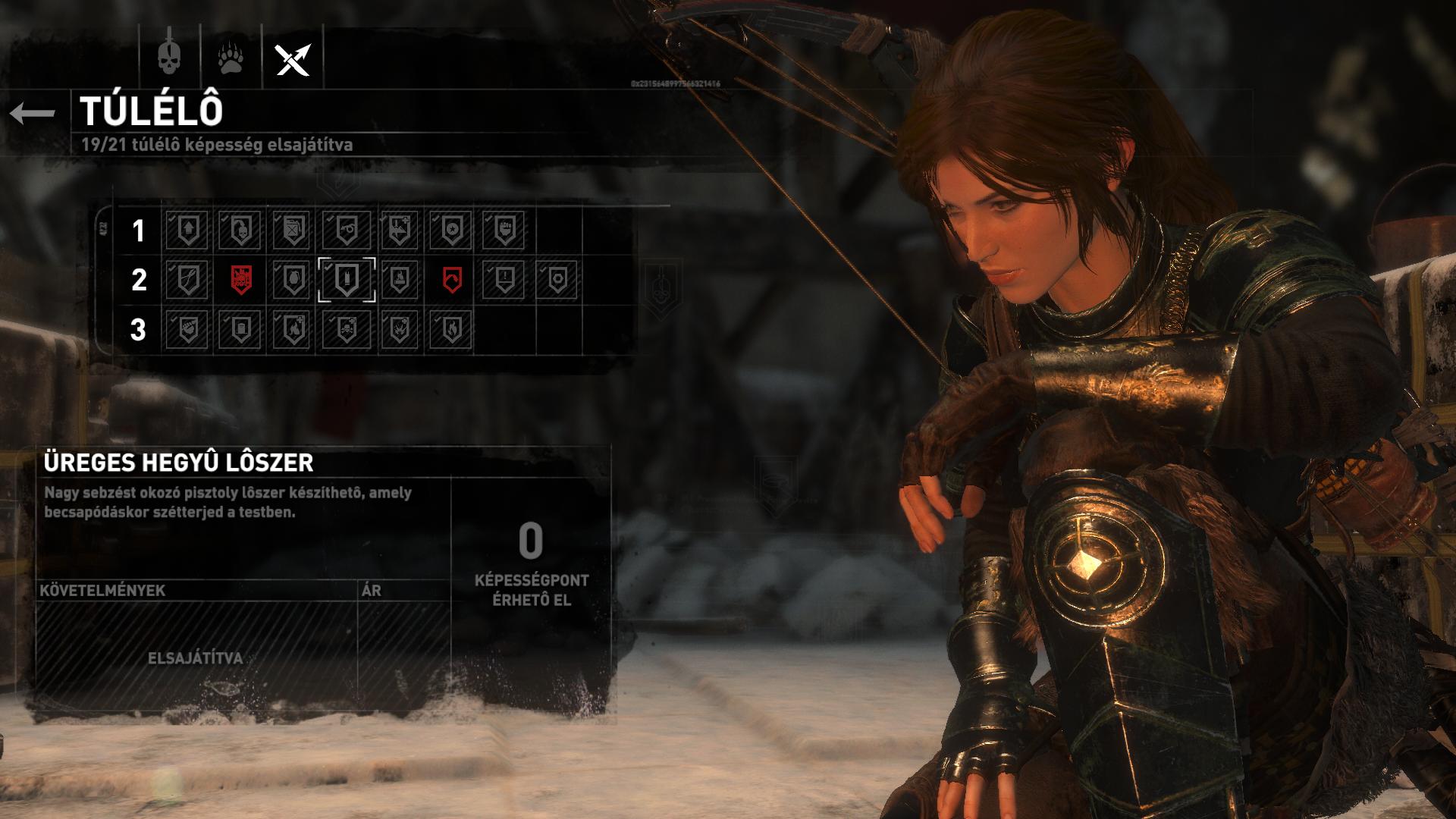Choose the skull with fuse skill
The height and width of the screenshot is (819, 1456).
pyautogui.click(x=240, y=230)
